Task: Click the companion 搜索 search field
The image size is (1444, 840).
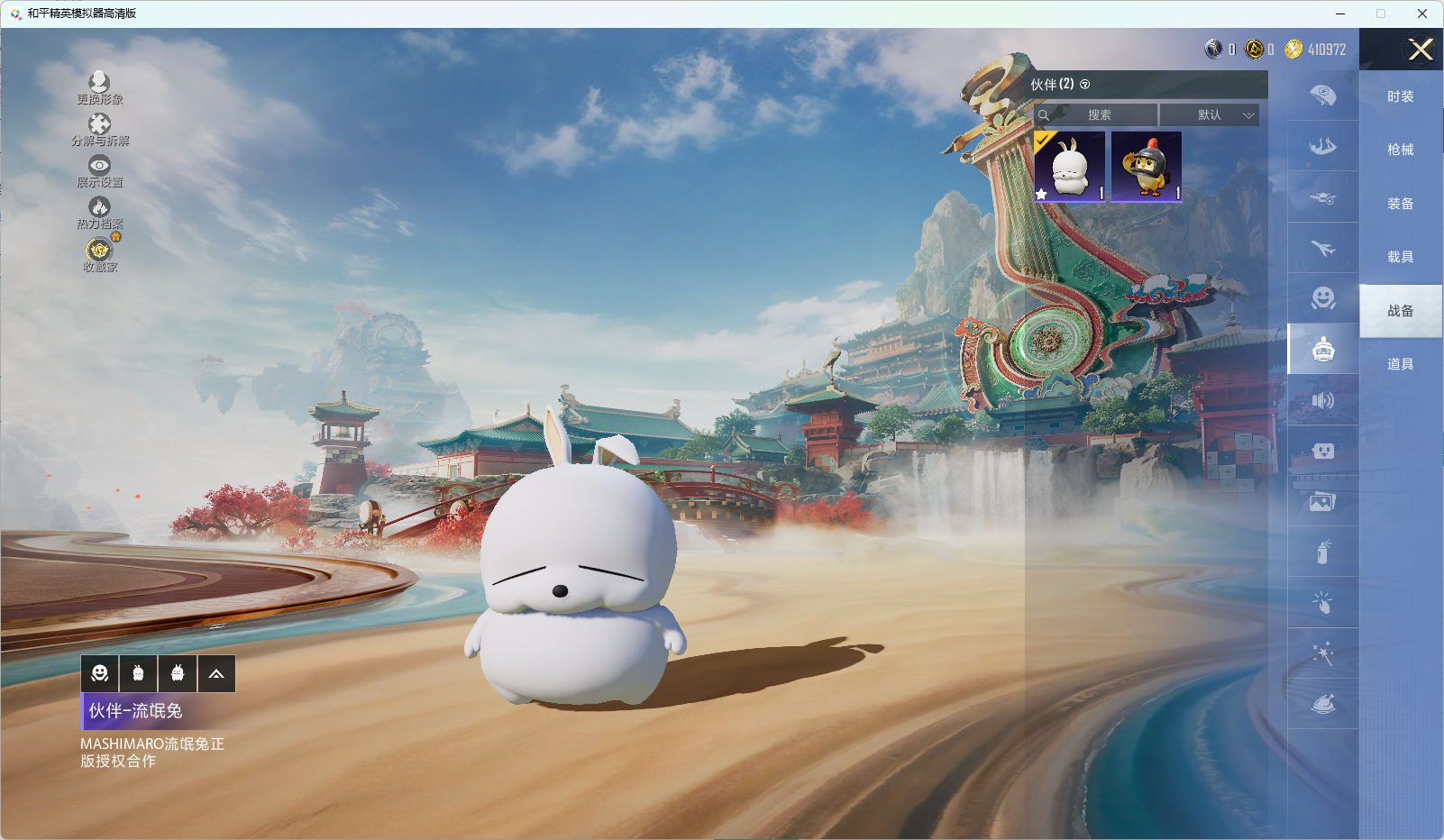Action: click(1099, 115)
